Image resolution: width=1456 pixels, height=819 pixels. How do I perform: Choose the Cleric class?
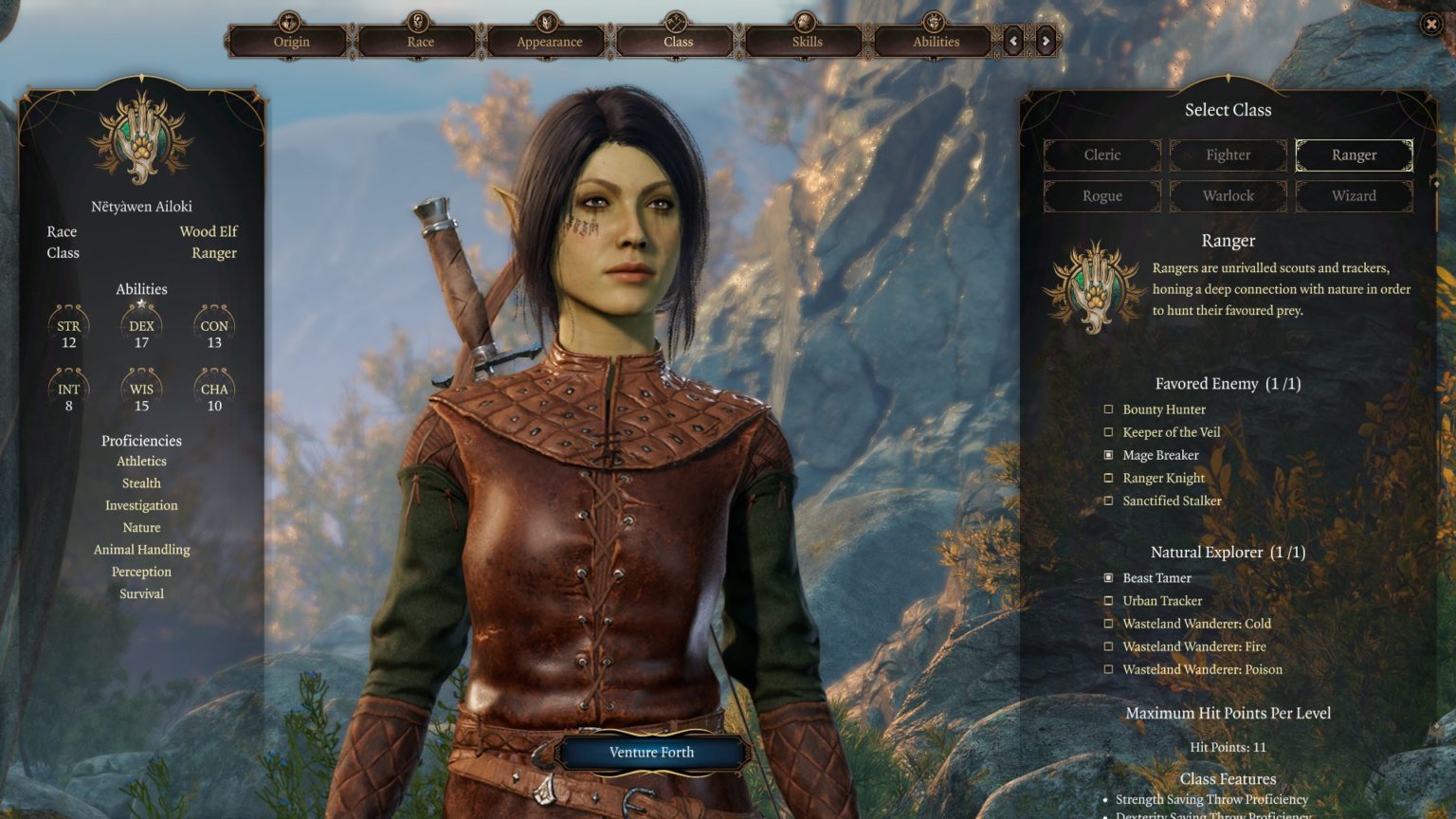[x=1102, y=155]
